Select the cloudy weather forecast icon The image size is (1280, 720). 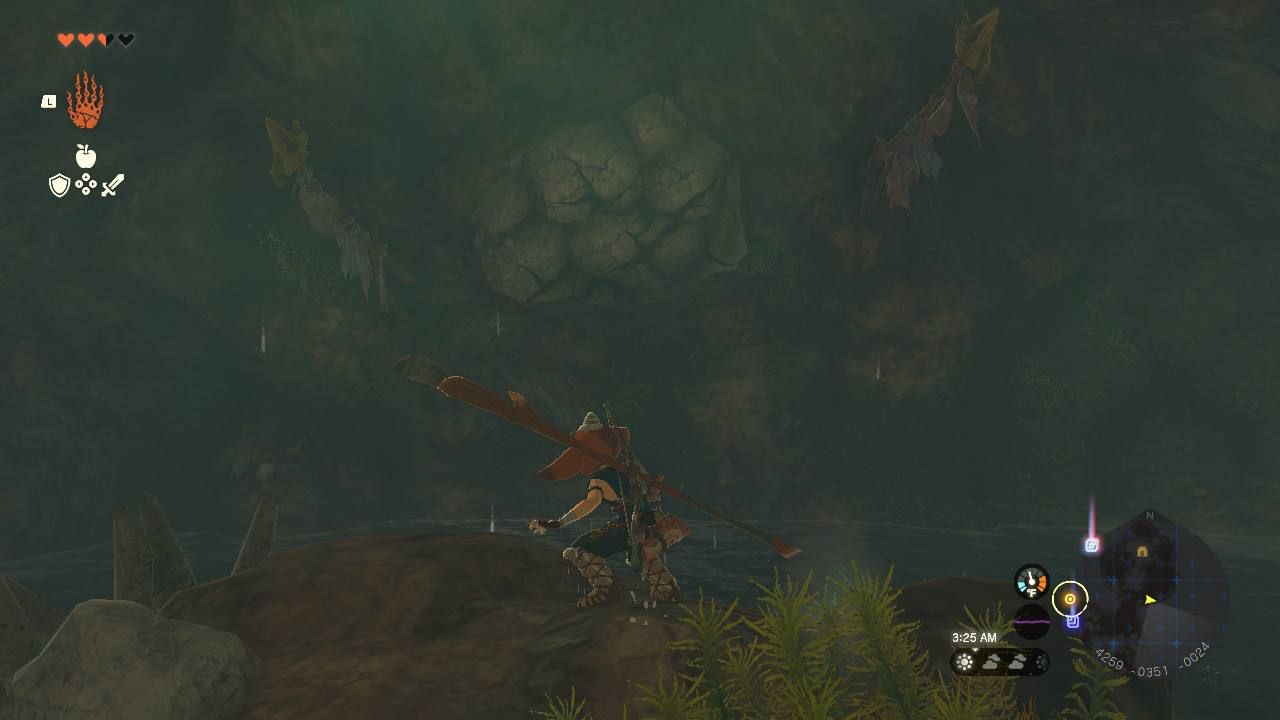992,661
